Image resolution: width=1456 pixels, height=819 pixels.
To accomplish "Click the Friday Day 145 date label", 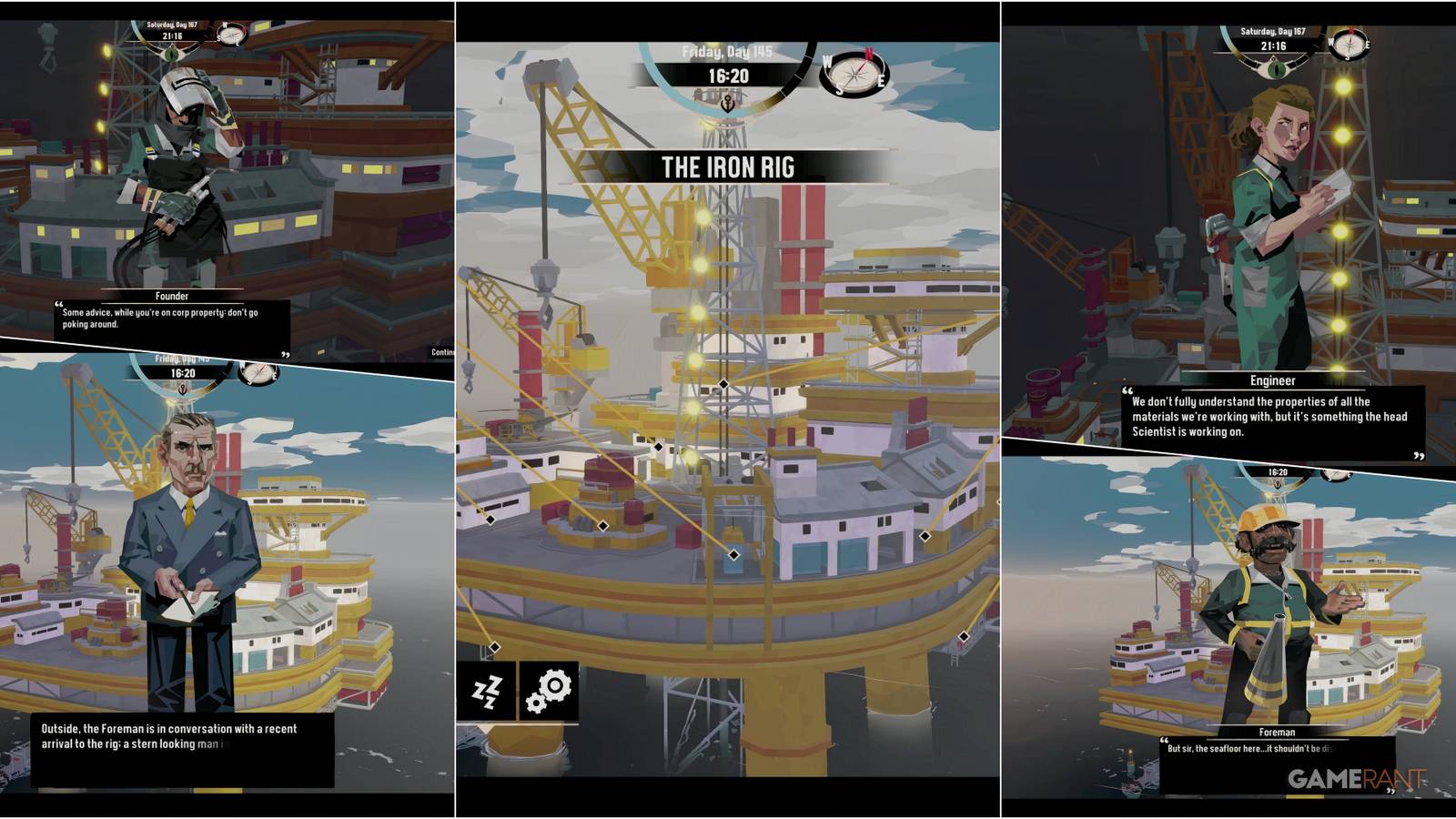I will point(727,53).
